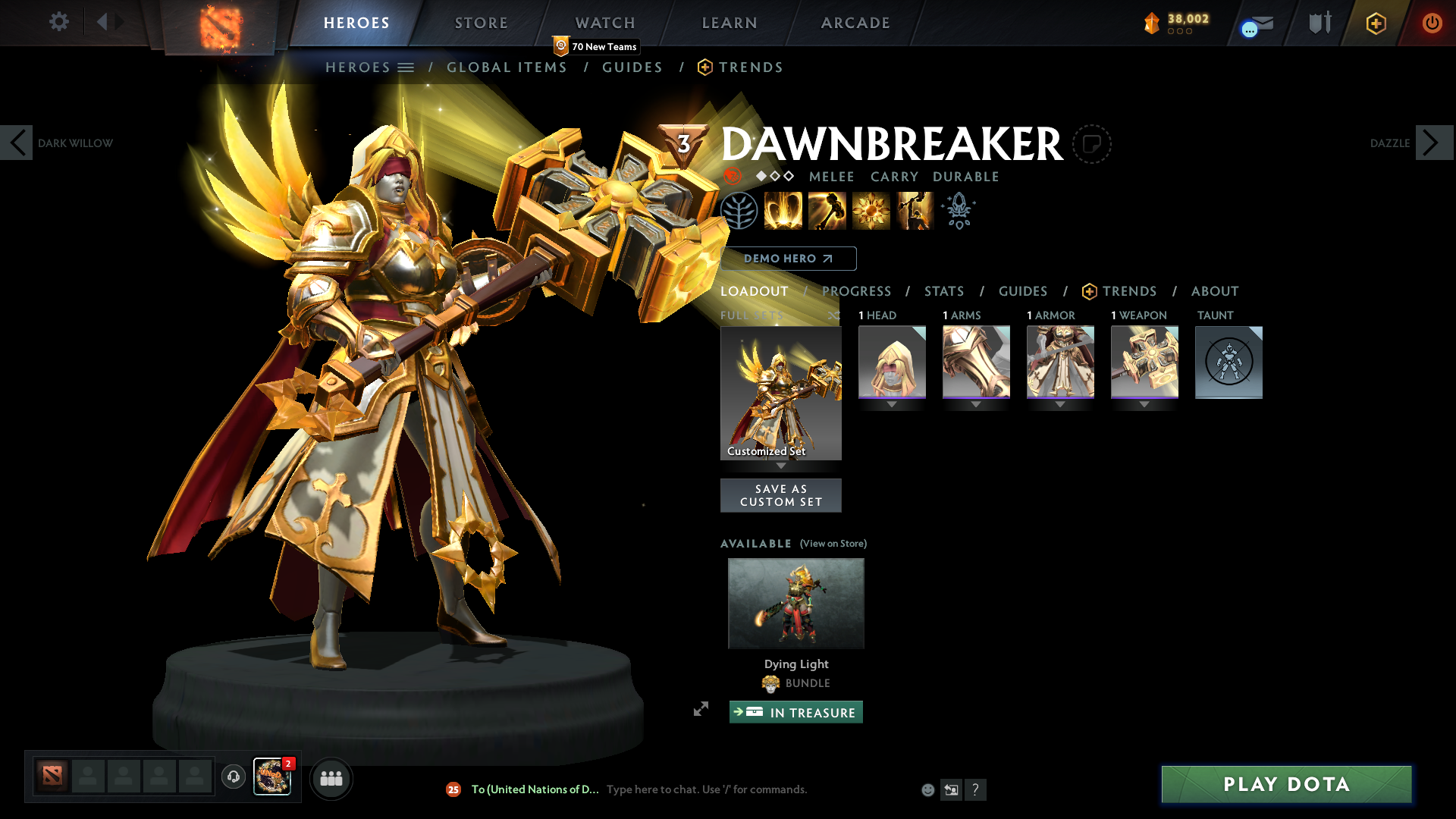The image size is (1456, 819).
Task: Open the Armory shield-and-sword icon
Action: click(x=1318, y=23)
